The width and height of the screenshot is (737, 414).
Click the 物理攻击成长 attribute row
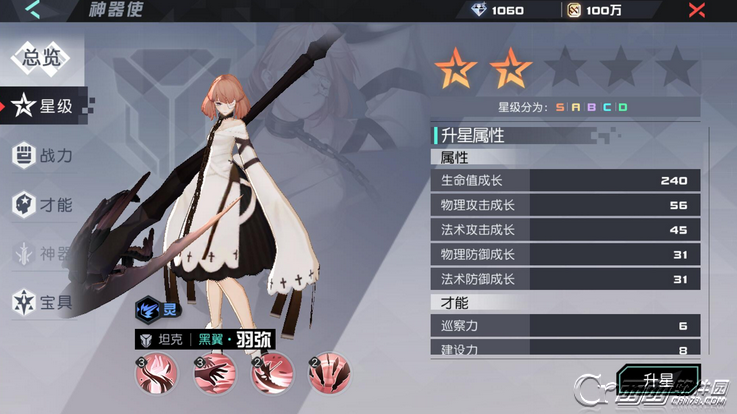click(x=565, y=205)
